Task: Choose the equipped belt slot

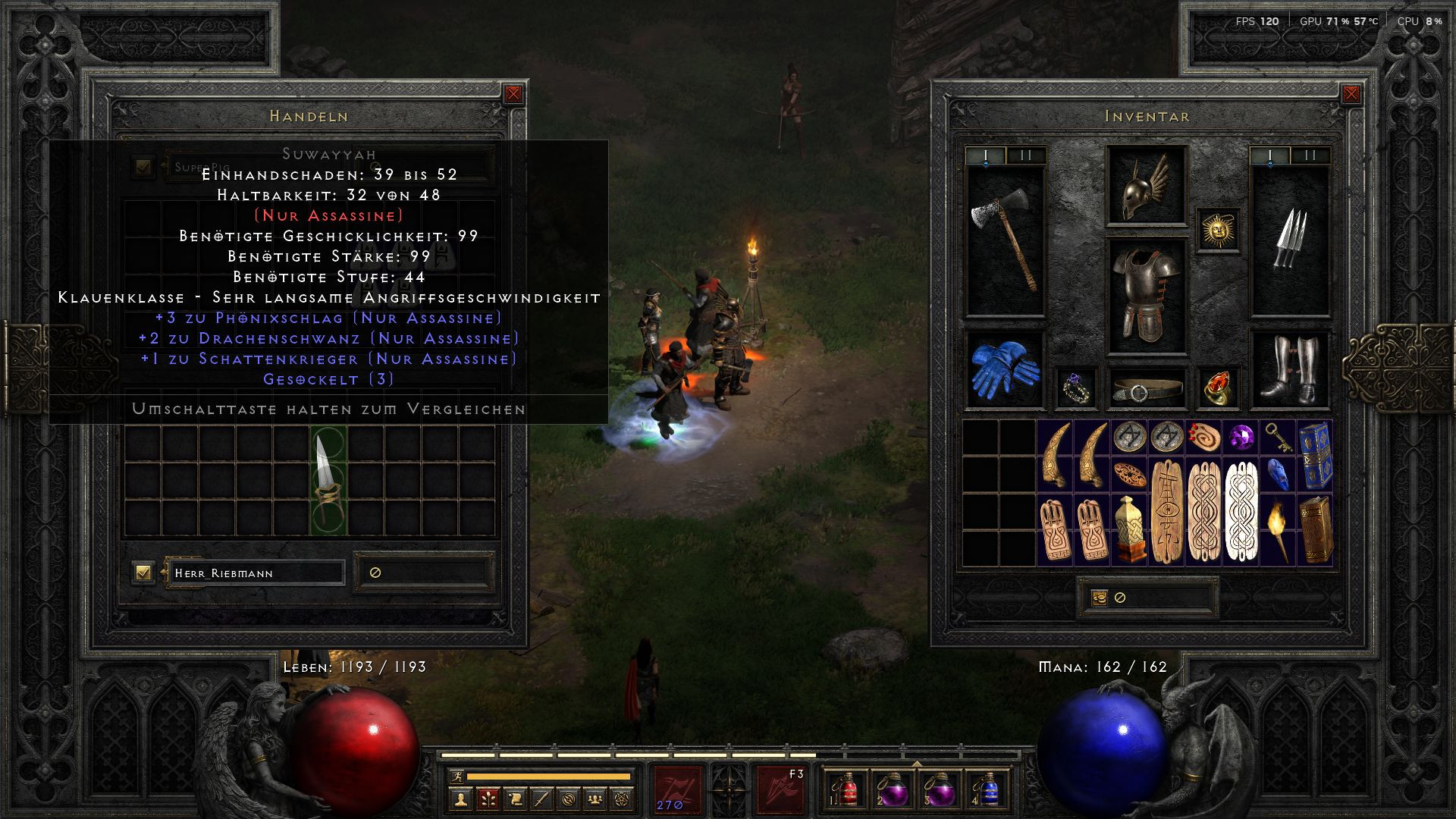Action: coord(1145,390)
